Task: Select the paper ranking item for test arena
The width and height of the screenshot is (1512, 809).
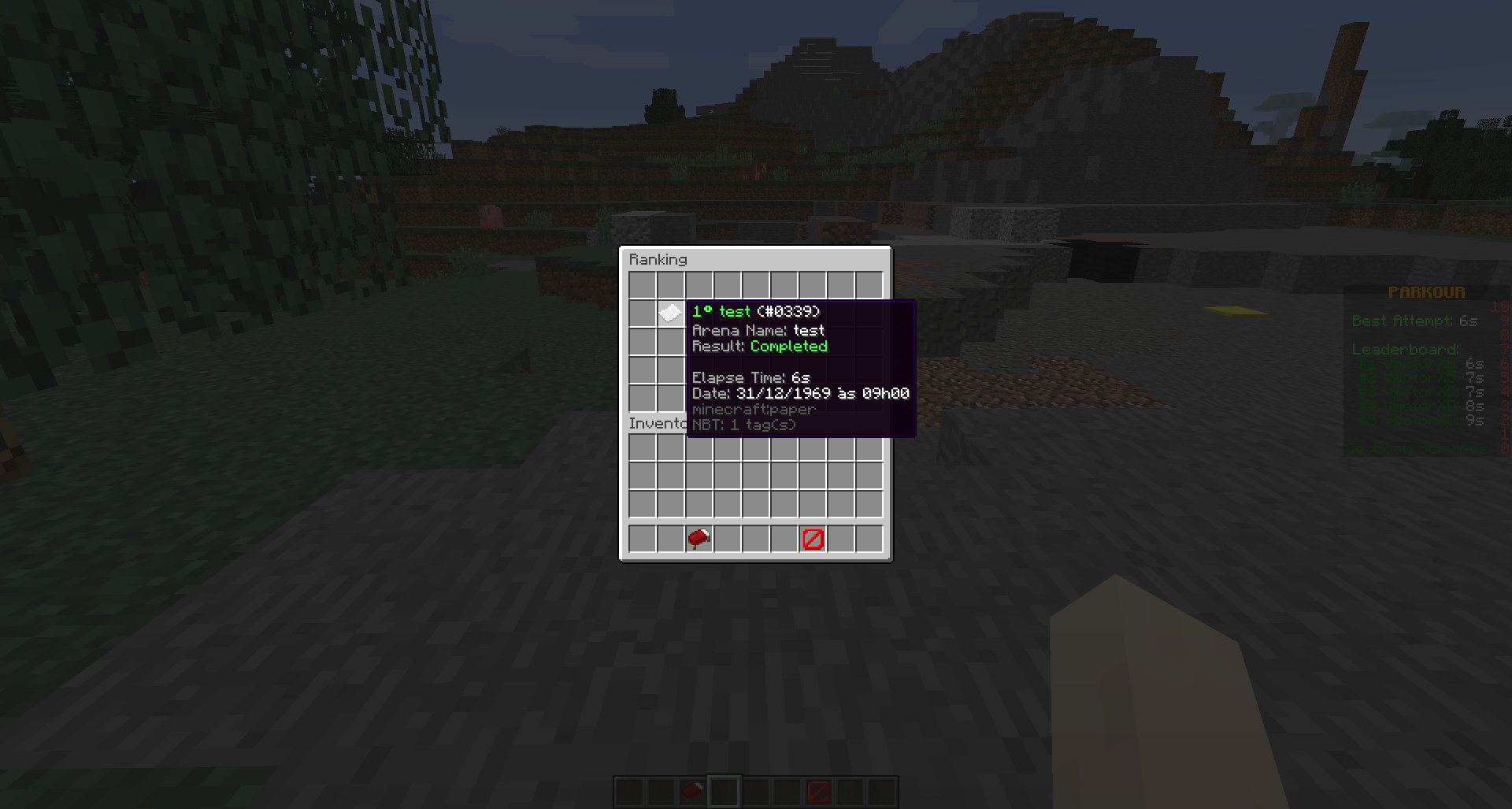Action: pyautogui.click(x=670, y=313)
